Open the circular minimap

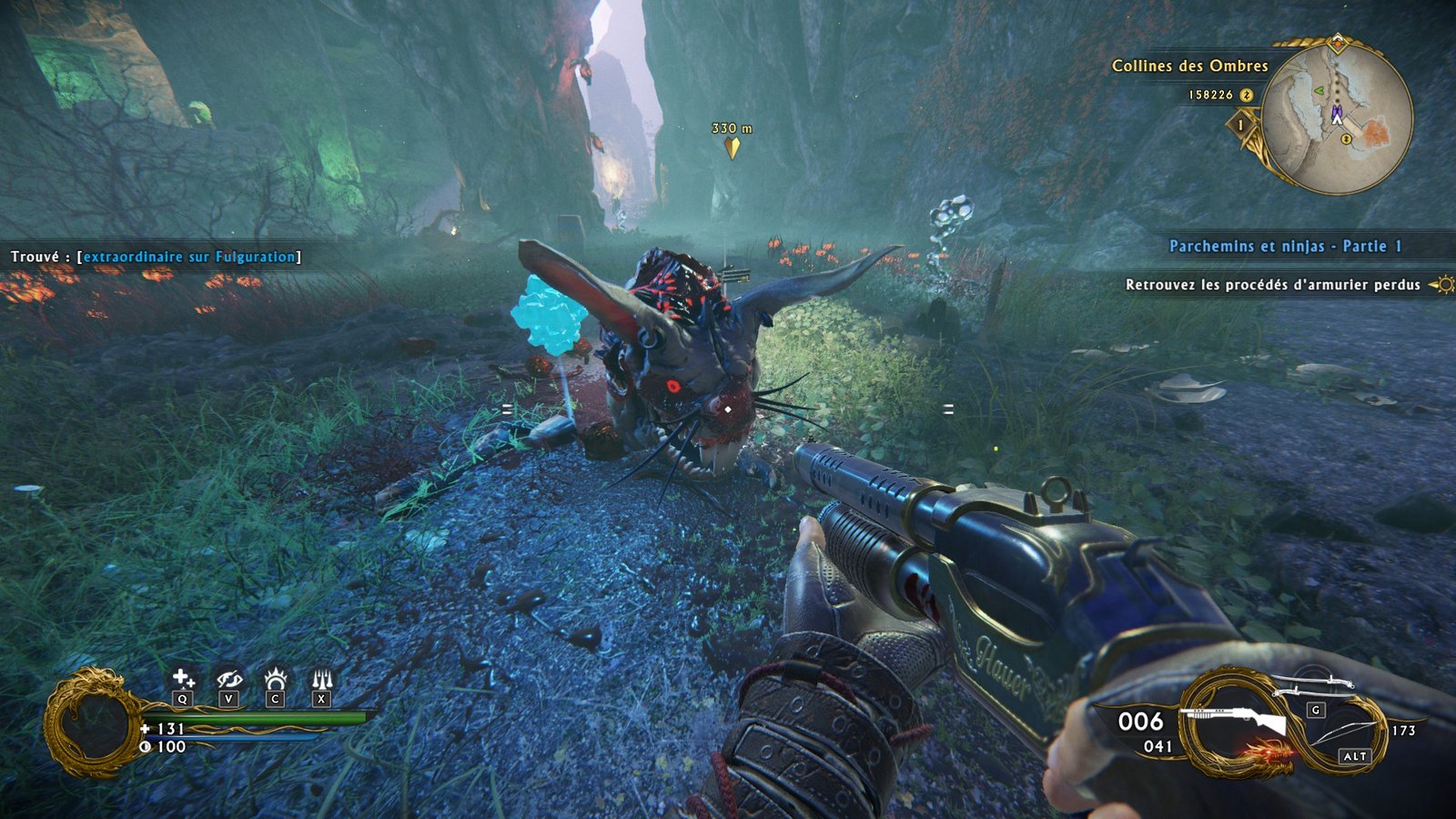(1337, 116)
